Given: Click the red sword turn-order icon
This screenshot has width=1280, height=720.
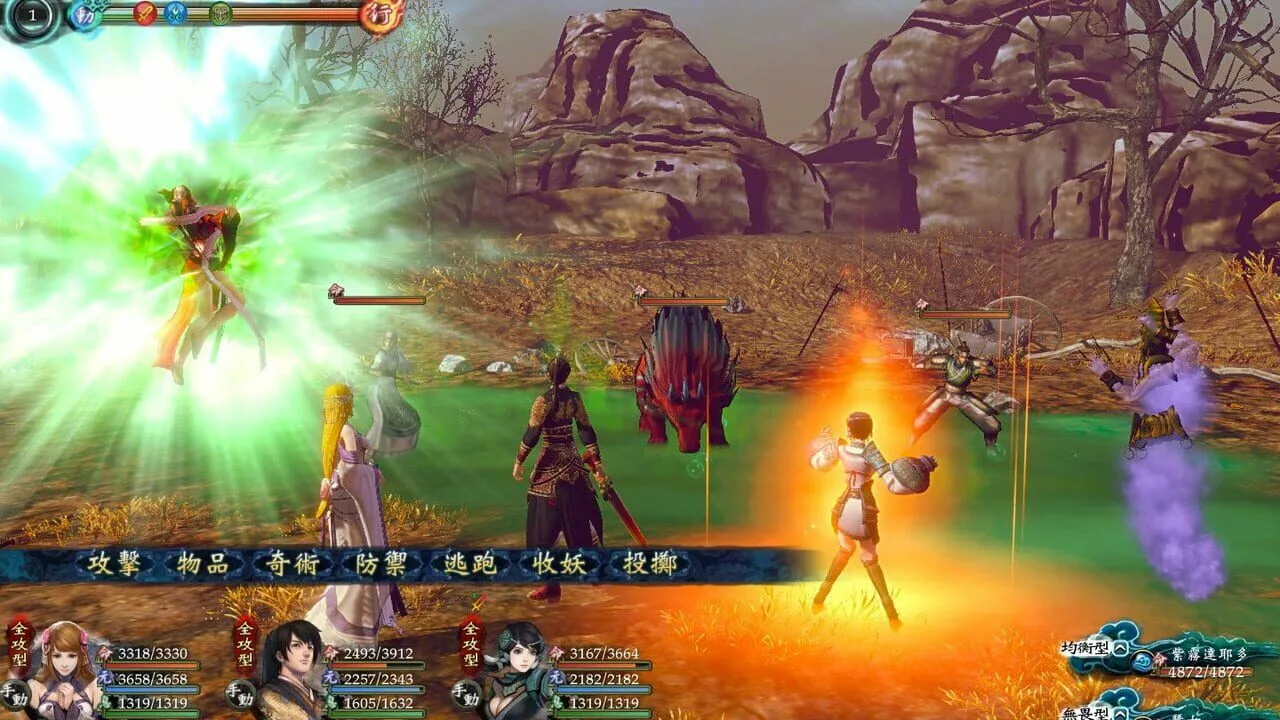Looking at the screenshot, I should tap(145, 13).
